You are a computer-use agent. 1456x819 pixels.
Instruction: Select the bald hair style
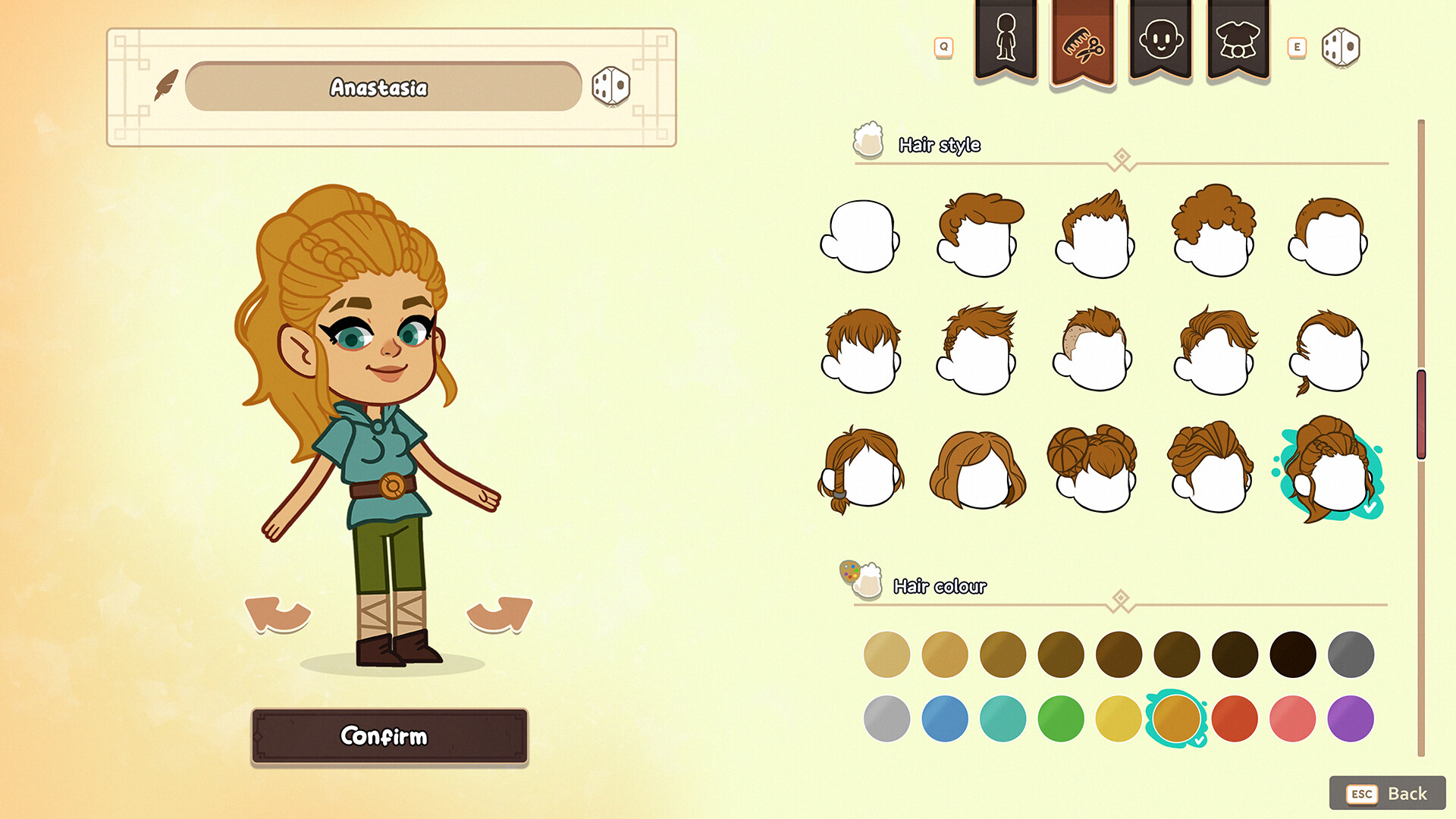(x=859, y=237)
